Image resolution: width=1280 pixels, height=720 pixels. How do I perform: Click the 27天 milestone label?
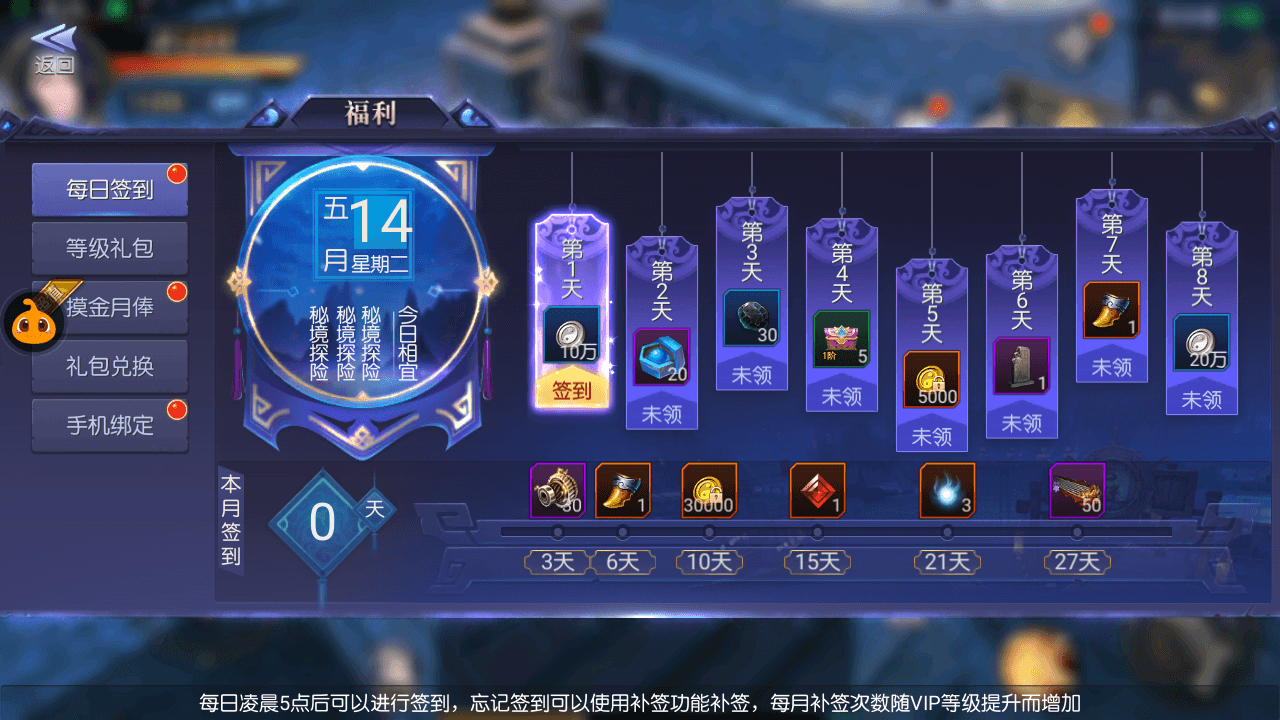(1075, 562)
